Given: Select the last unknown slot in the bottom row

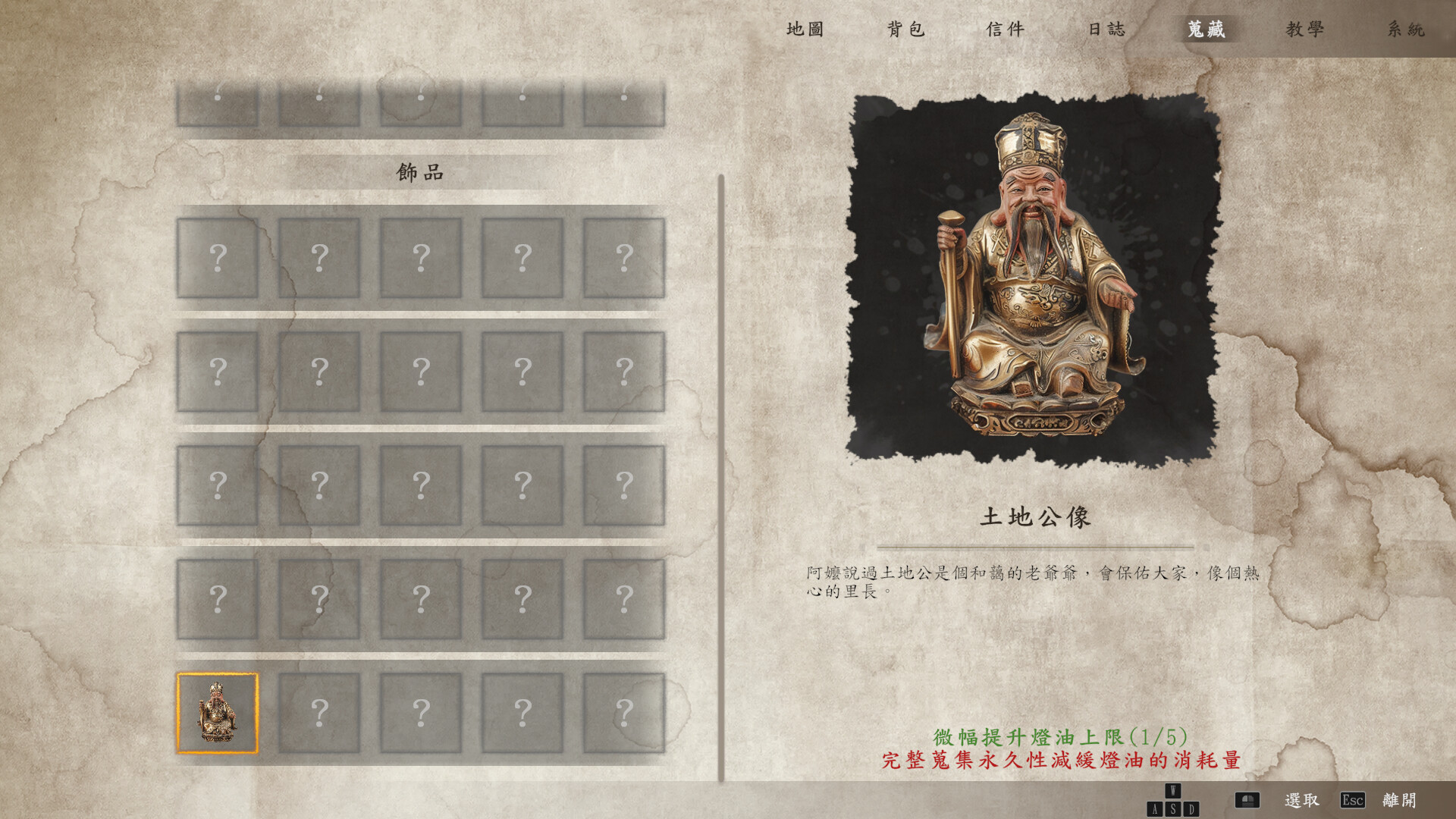Looking at the screenshot, I should pyautogui.click(x=624, y=711).
